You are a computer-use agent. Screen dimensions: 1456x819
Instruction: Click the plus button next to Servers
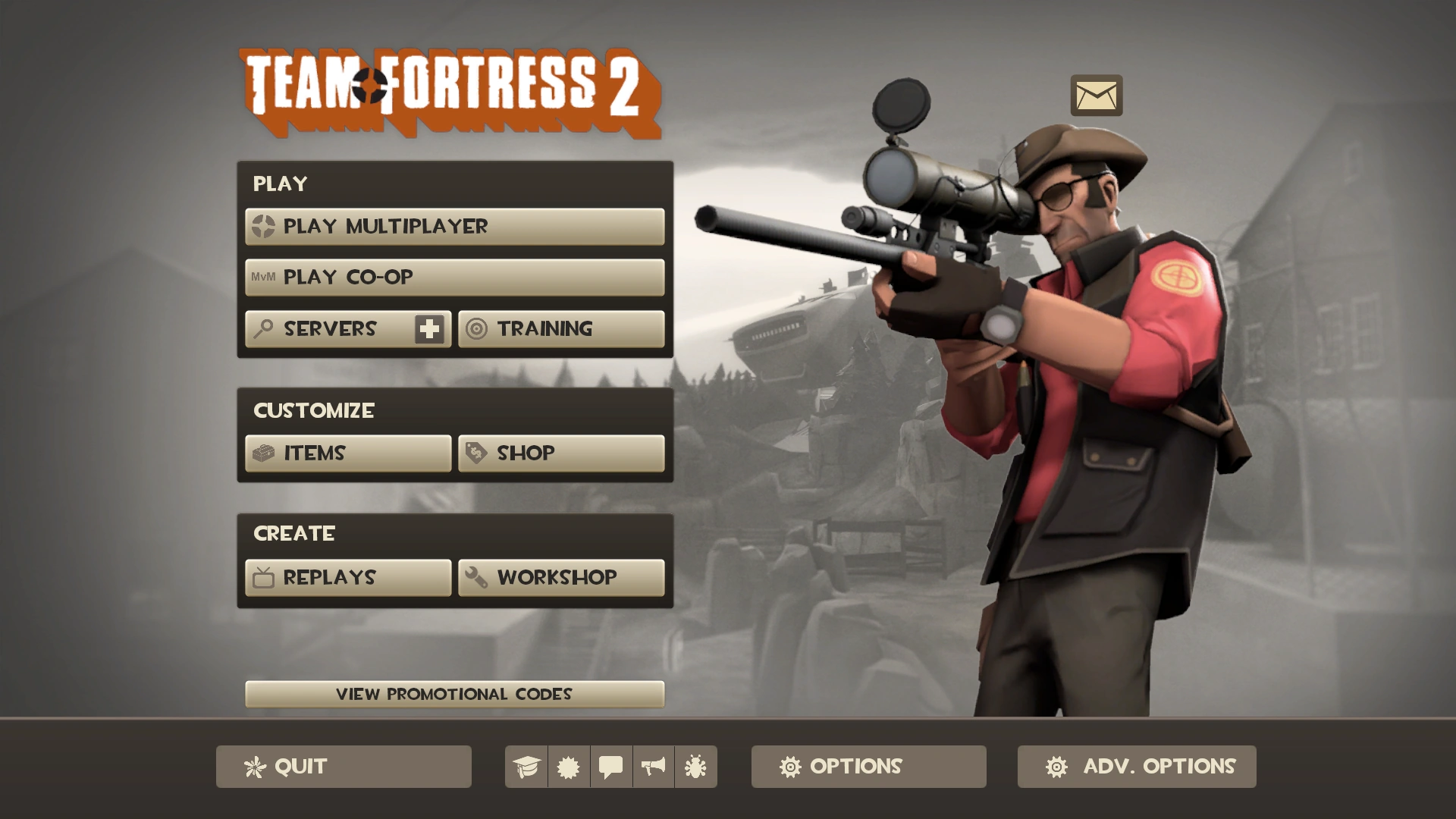point(428,328)
